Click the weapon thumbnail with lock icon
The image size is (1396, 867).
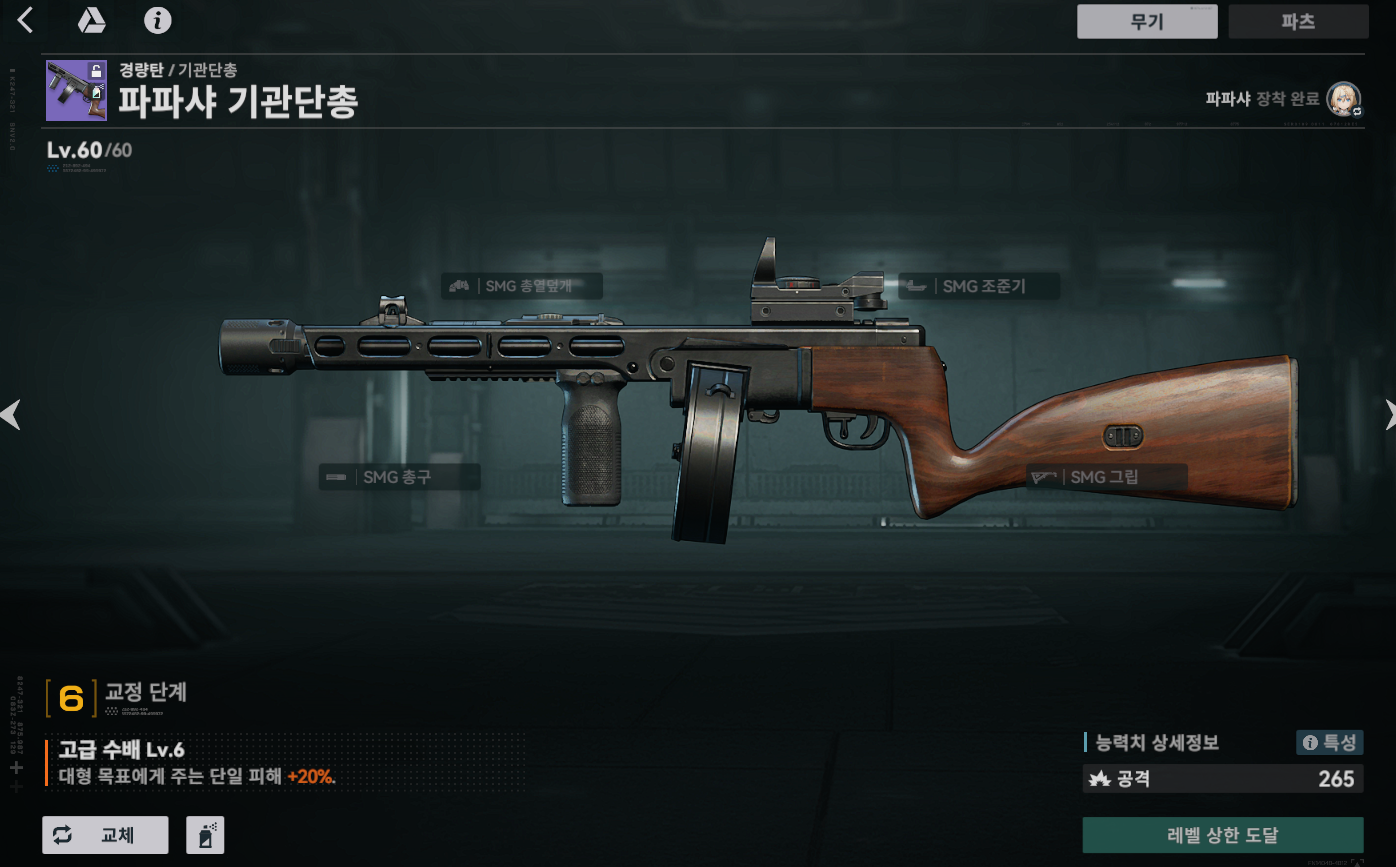76,90
